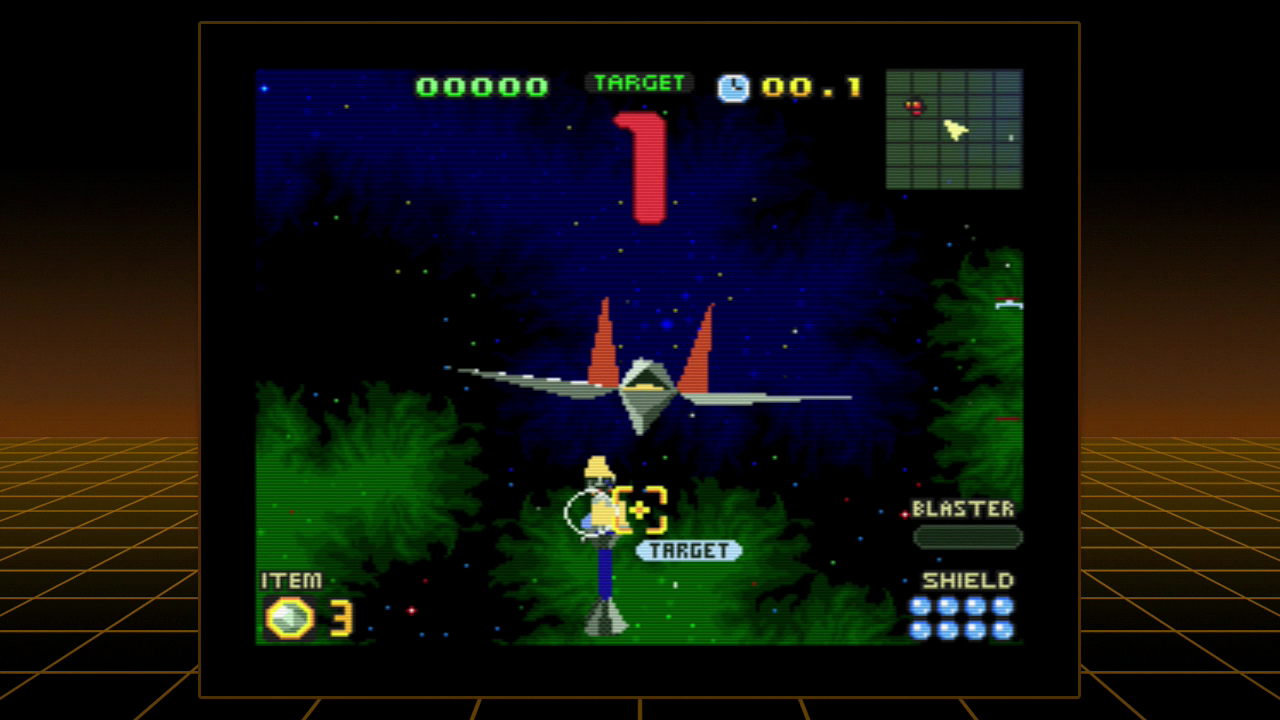Click the yellow targeting reticle
Screen dimensions: 1280x720
point(639,511)
